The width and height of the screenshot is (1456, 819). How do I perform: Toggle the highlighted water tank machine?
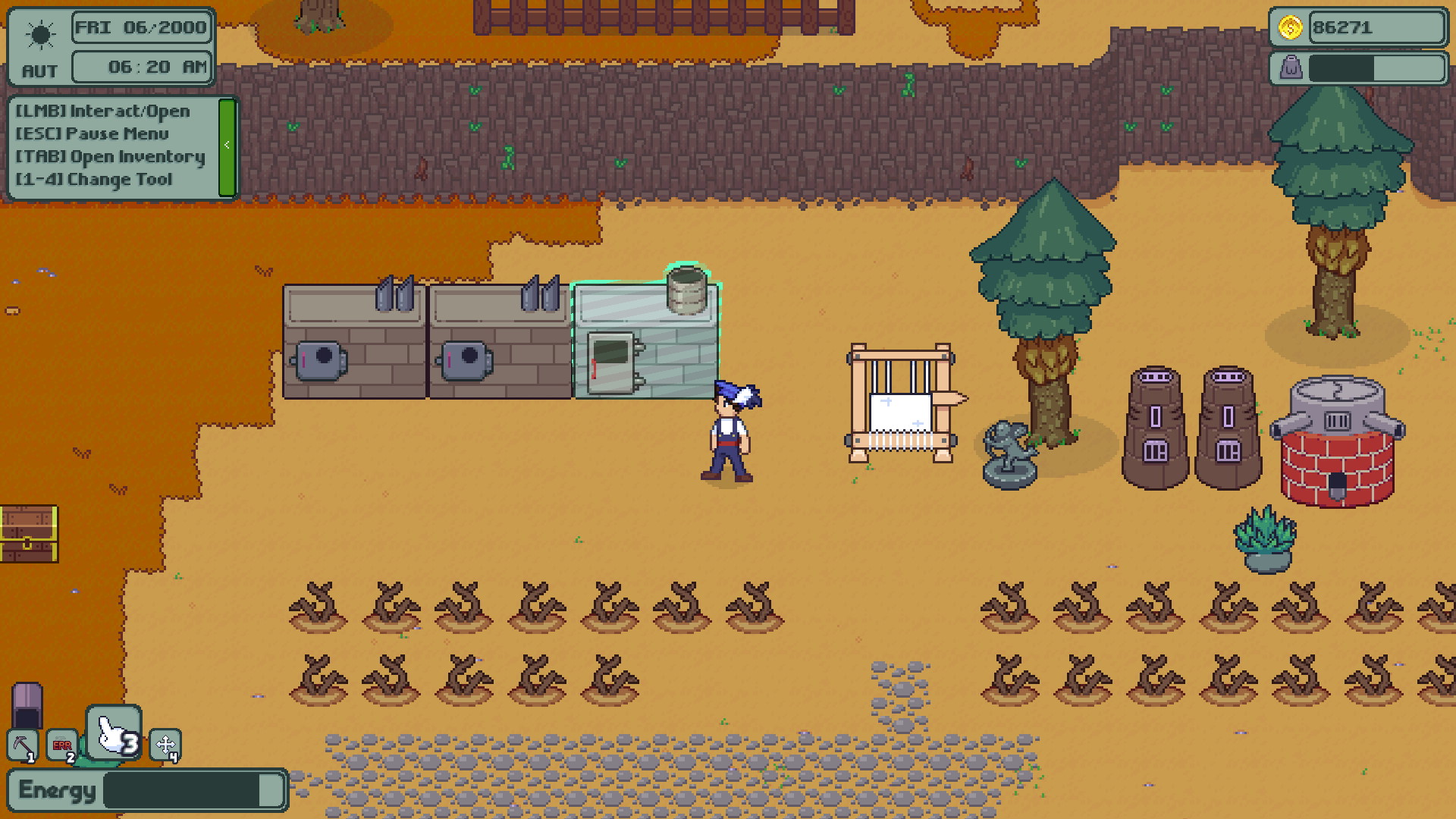click(x=646, y=341)
